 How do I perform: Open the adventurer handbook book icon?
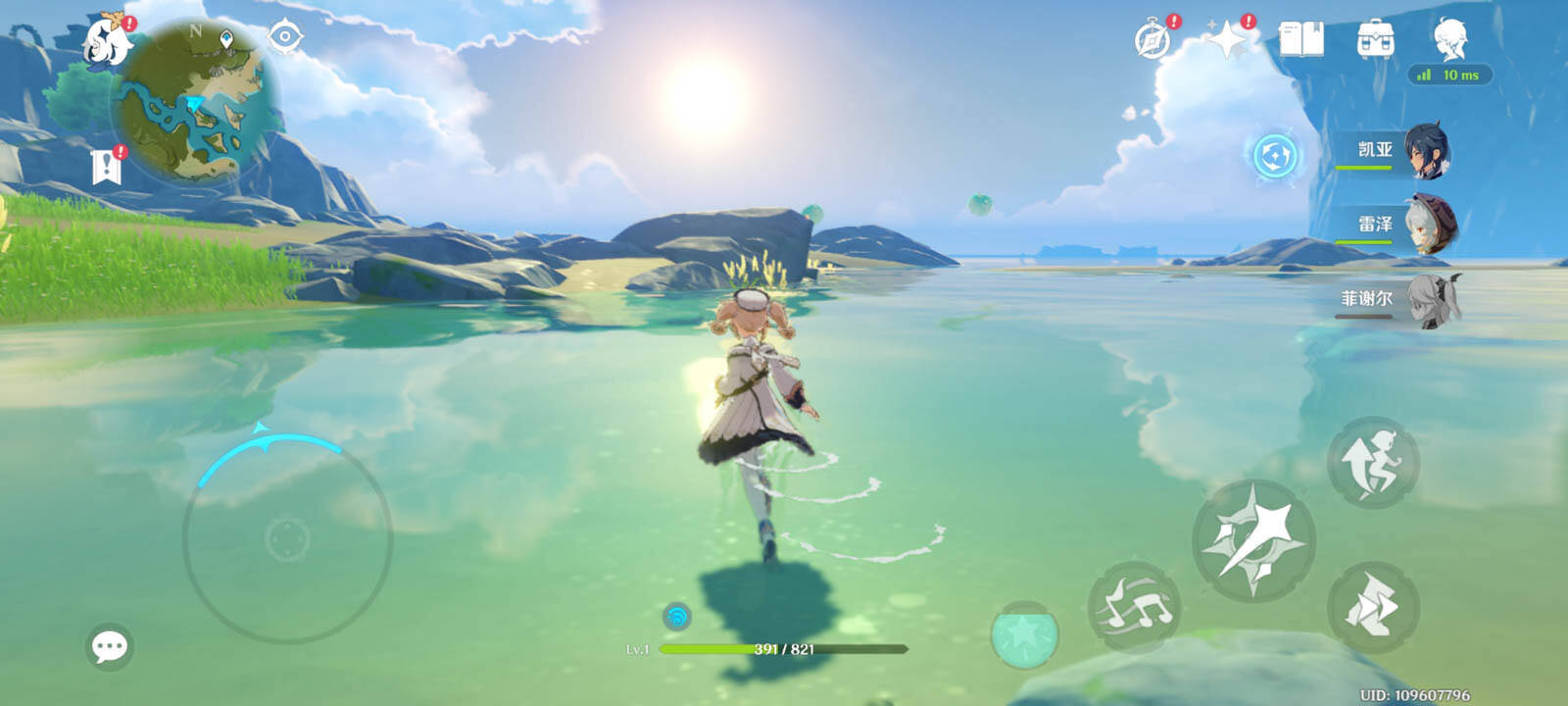[x=1301, y=40]
